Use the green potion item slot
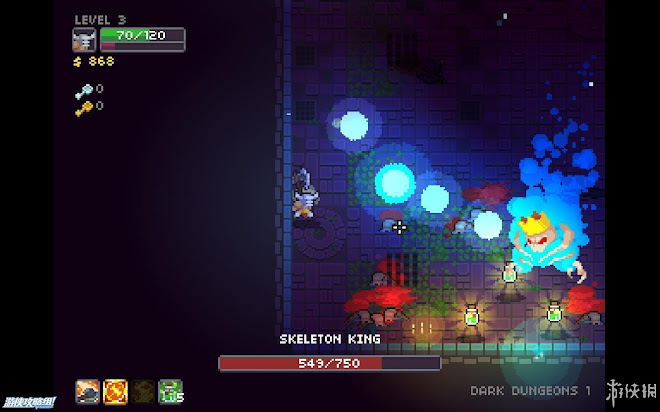660x412 pixels. (171, 391)
